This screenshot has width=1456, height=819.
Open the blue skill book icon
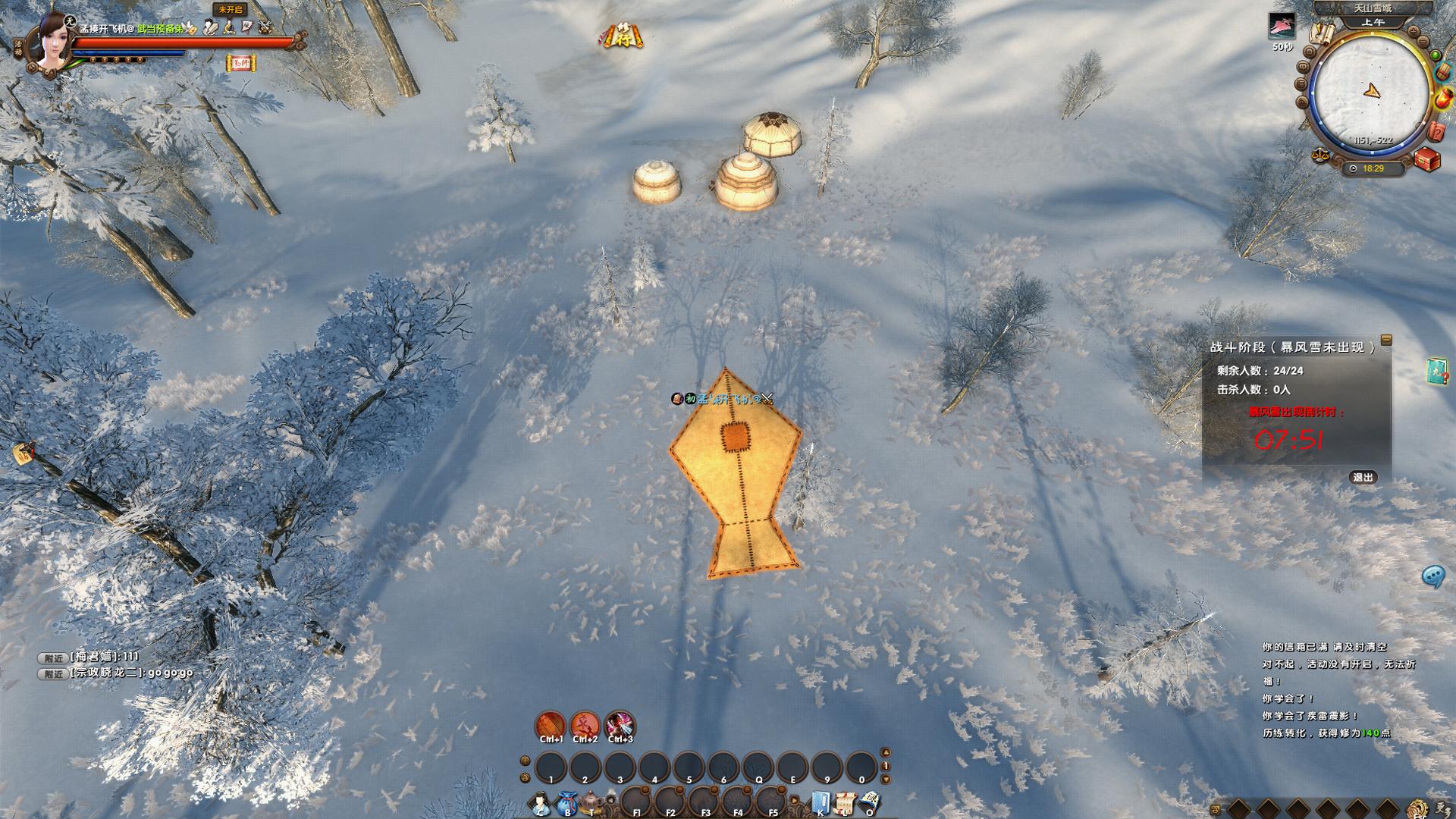820,803
